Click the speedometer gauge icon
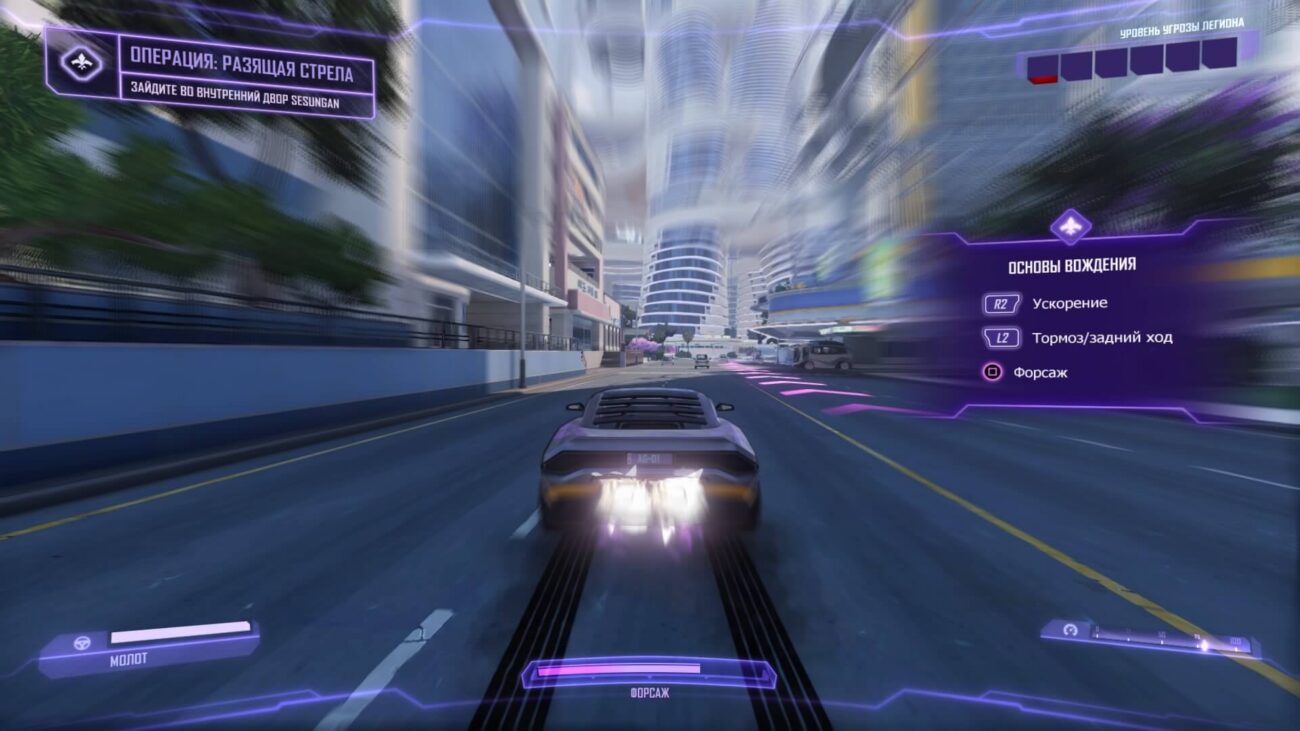 pyautogui.click(x=1071, y=631)
